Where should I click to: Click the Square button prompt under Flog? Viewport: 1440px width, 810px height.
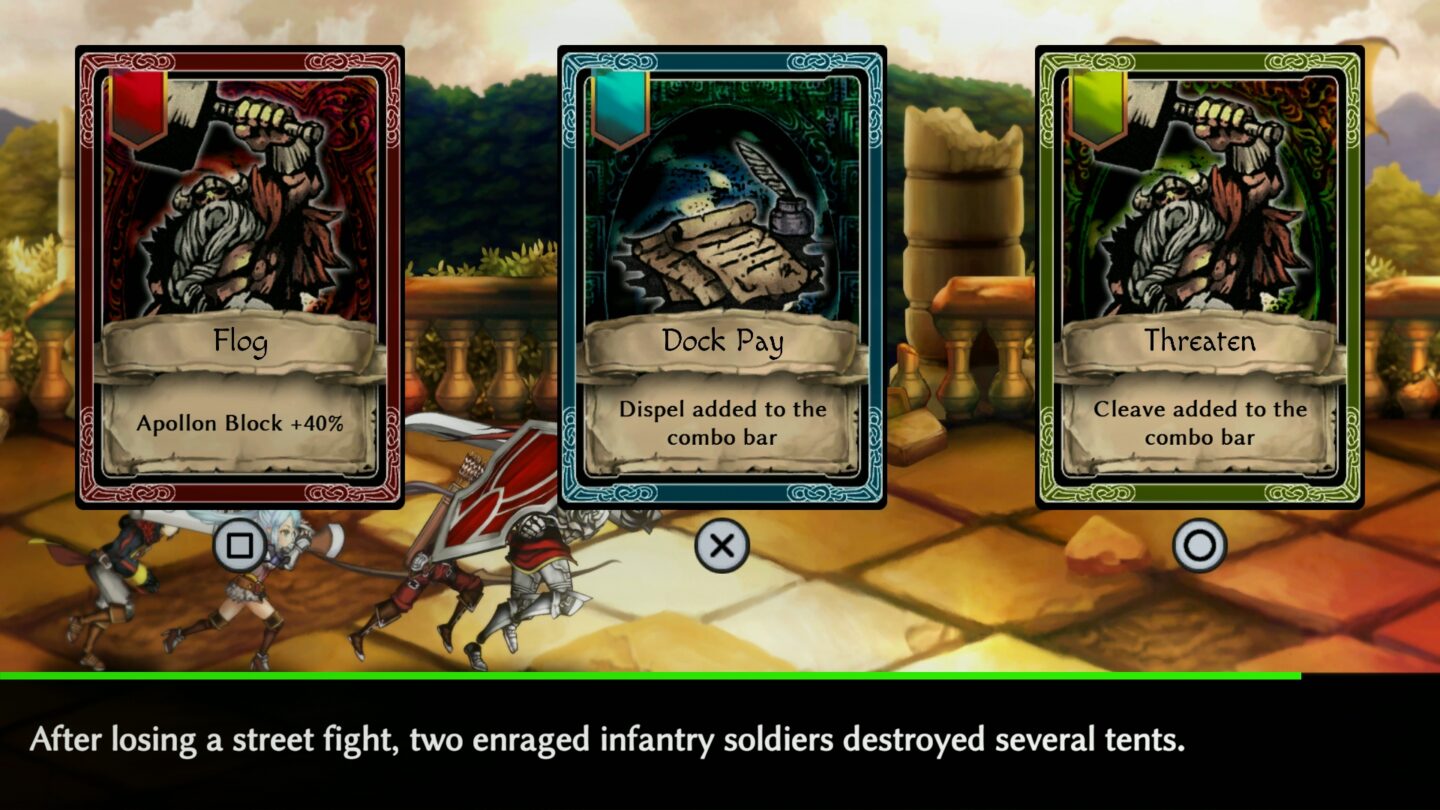coord(238,543)
